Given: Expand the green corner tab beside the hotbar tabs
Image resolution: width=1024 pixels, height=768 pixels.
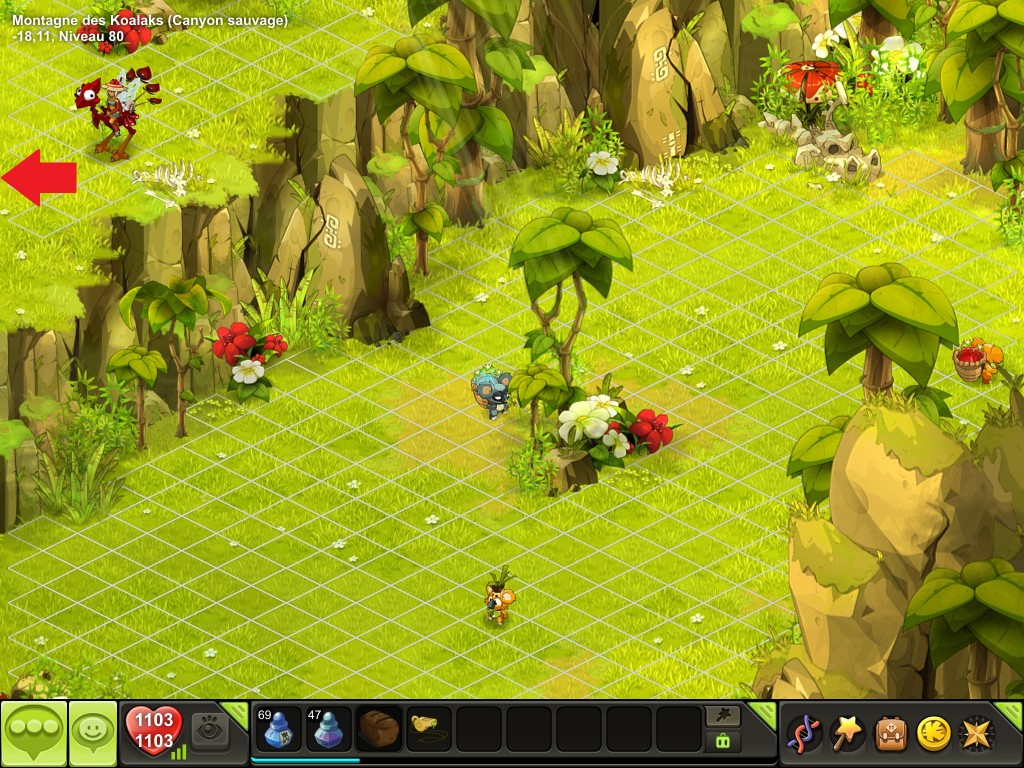Looking at the screenshot, I should click(x=764, y=712).
